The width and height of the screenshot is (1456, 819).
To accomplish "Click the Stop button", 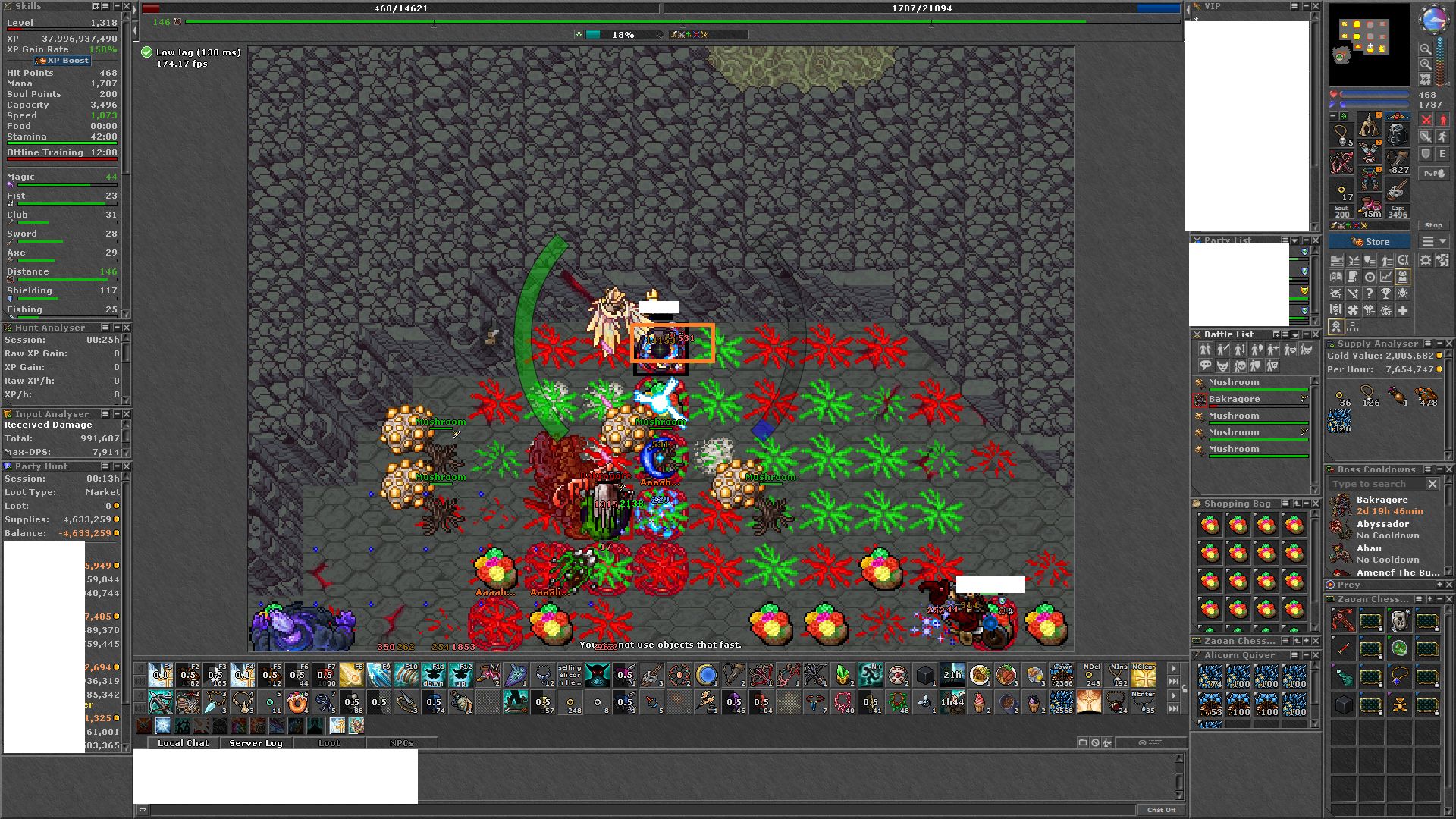I will tap(1433, 225).
